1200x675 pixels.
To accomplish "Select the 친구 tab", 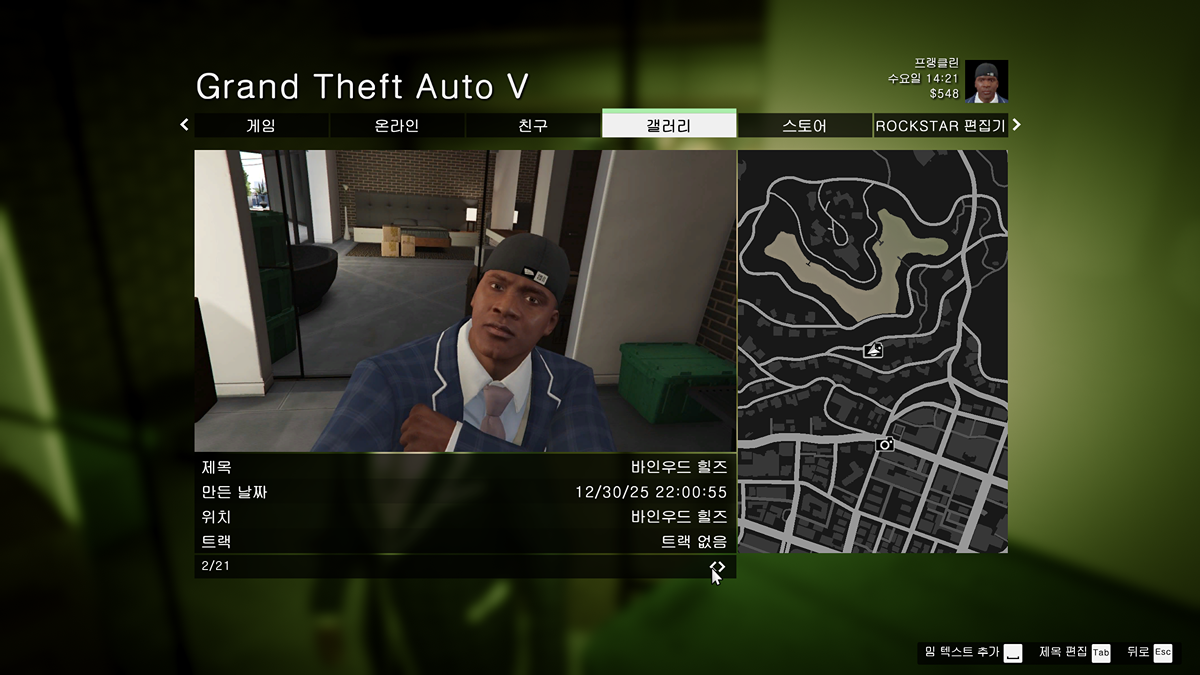I will 533,126.
